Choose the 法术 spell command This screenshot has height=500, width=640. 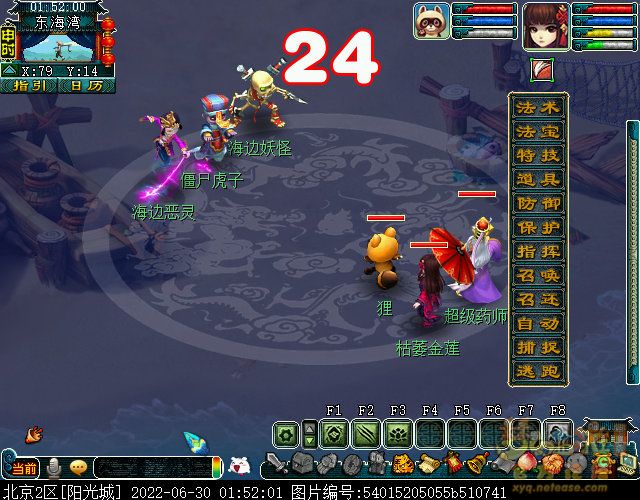(538, 108)
